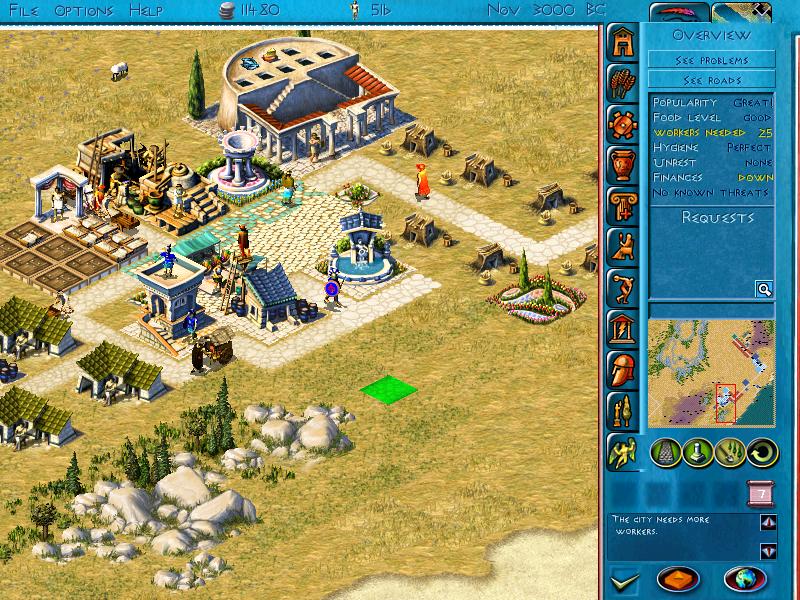Click the minimap to move the view

tap(711, 371)
